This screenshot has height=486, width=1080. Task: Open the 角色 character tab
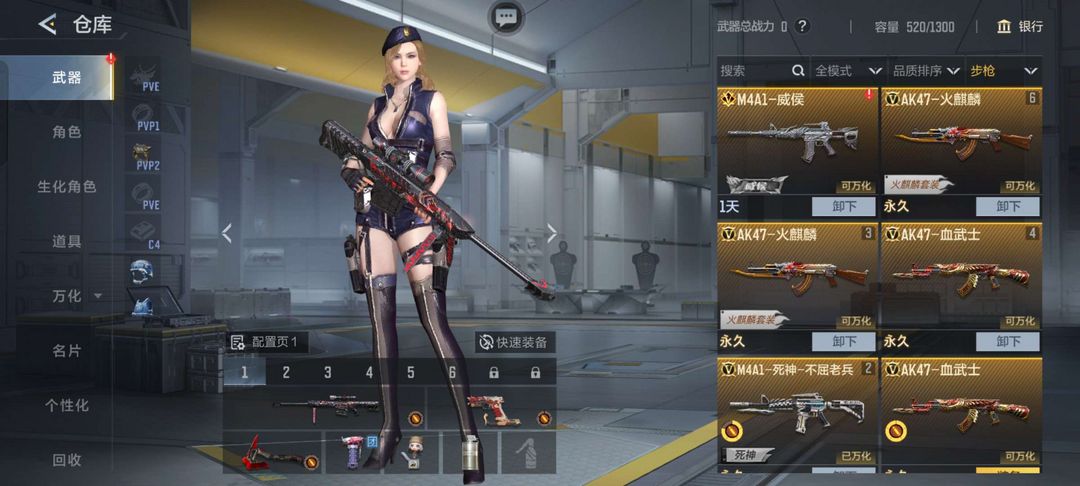click(x=66, y=132)
